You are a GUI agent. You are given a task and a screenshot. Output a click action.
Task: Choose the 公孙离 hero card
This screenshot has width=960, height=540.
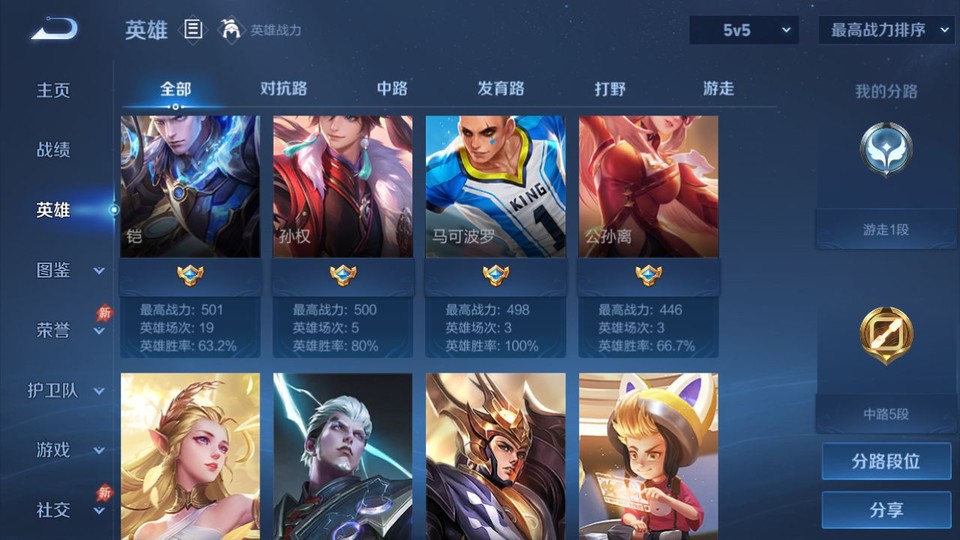pyautogui.click(x=648, y=187)
